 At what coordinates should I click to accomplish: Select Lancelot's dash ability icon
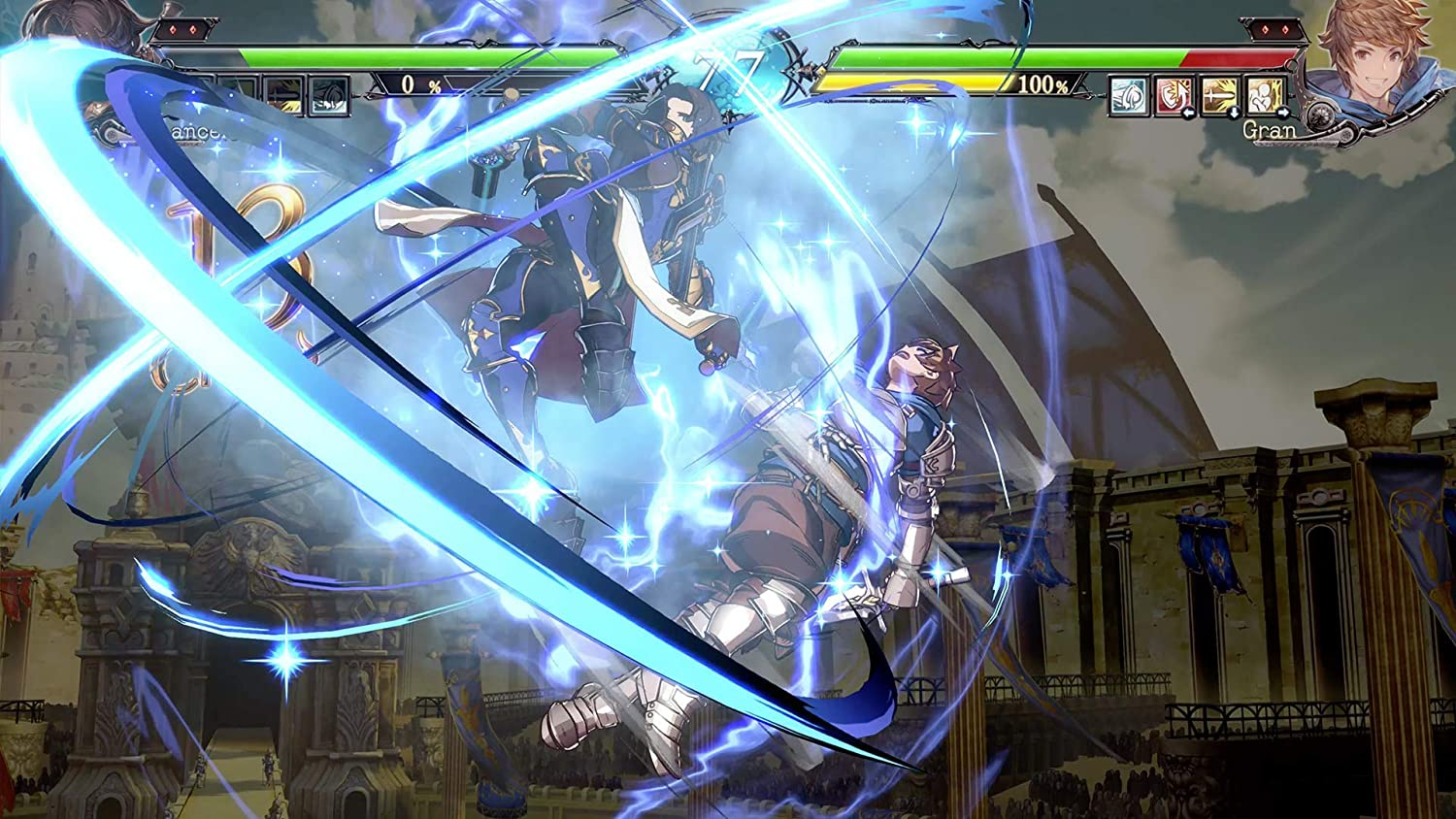click(x=327, y=93)
